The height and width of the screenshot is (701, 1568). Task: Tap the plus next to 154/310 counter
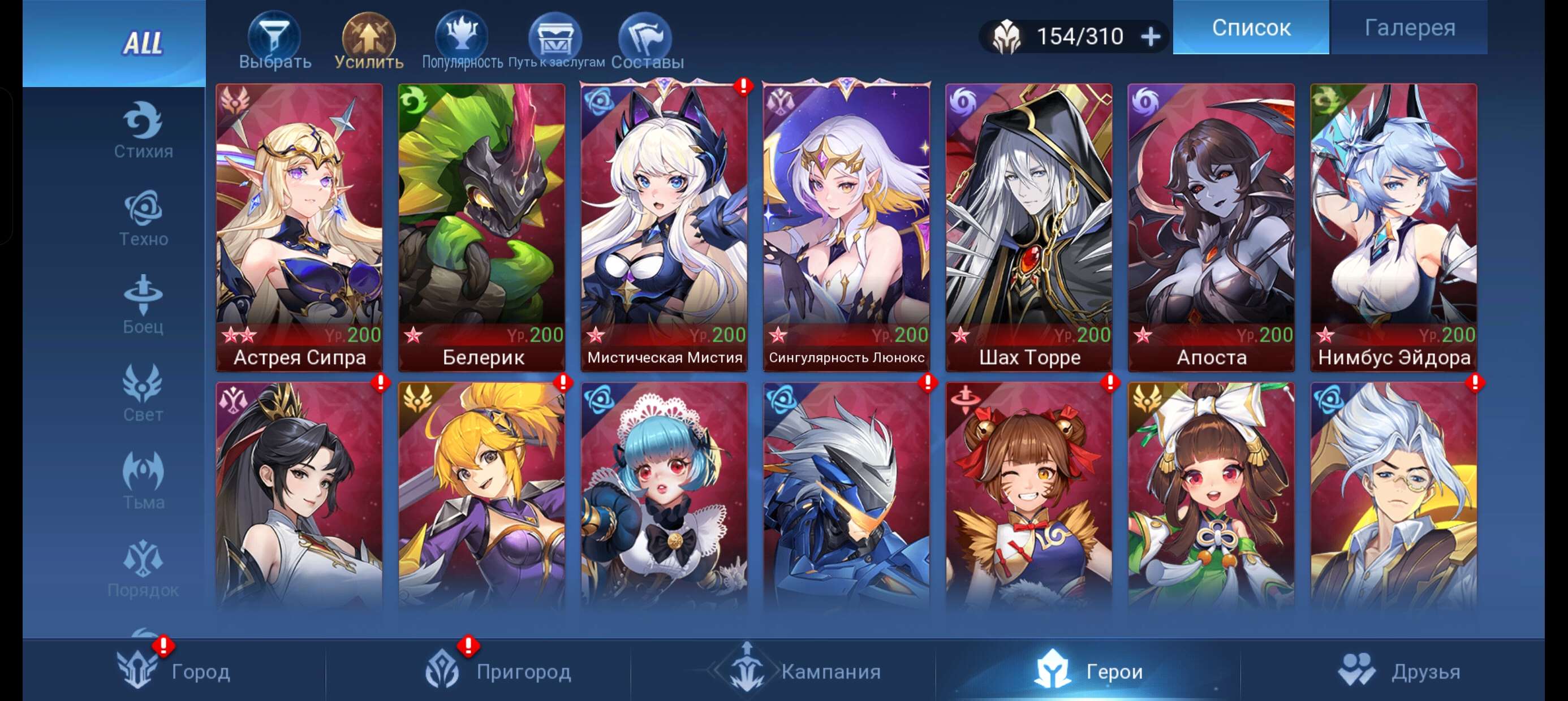pos(1151,35)
